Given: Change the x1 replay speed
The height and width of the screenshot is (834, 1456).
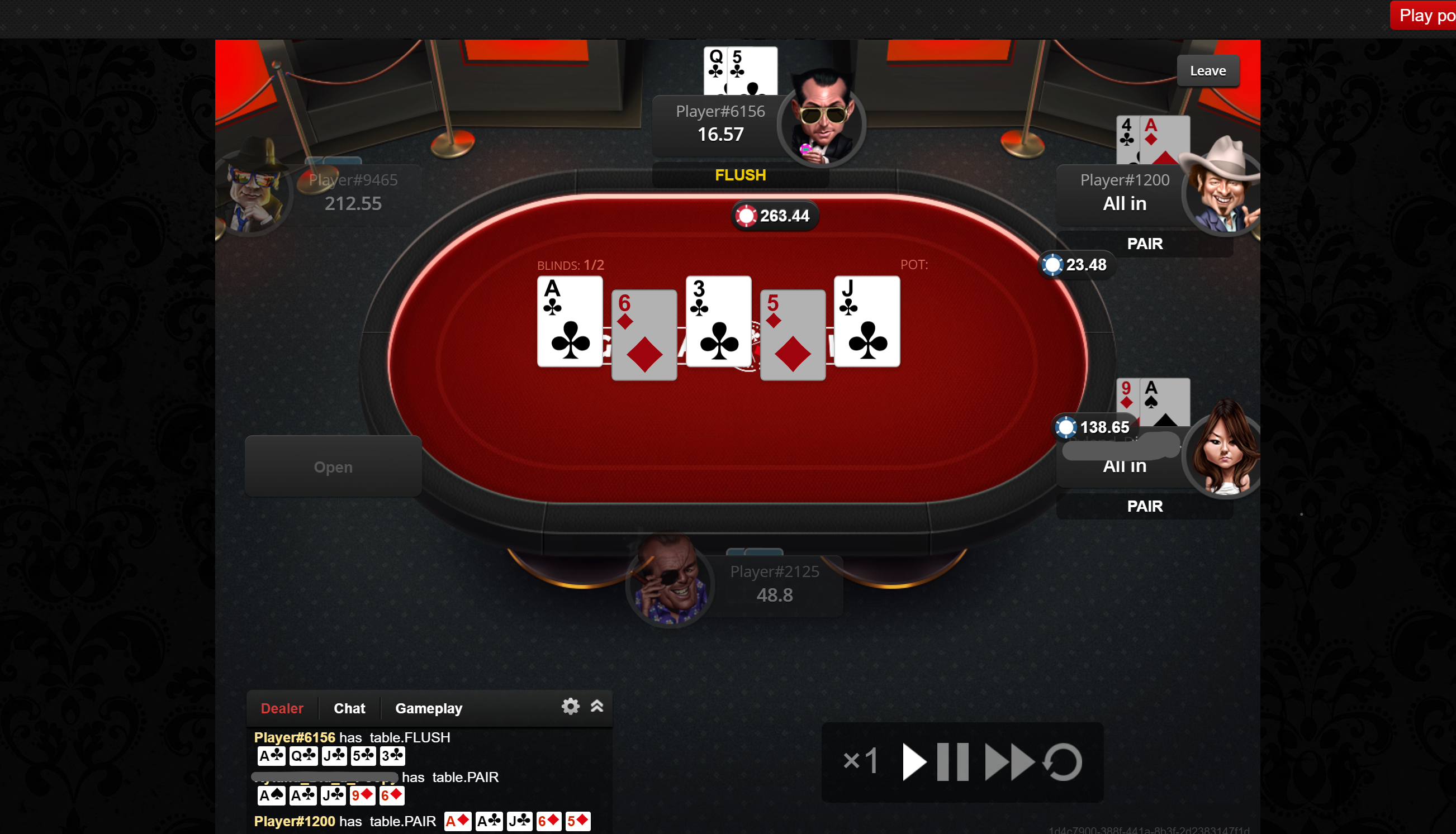Looking at the screenshot, I should tap(860, 762).
